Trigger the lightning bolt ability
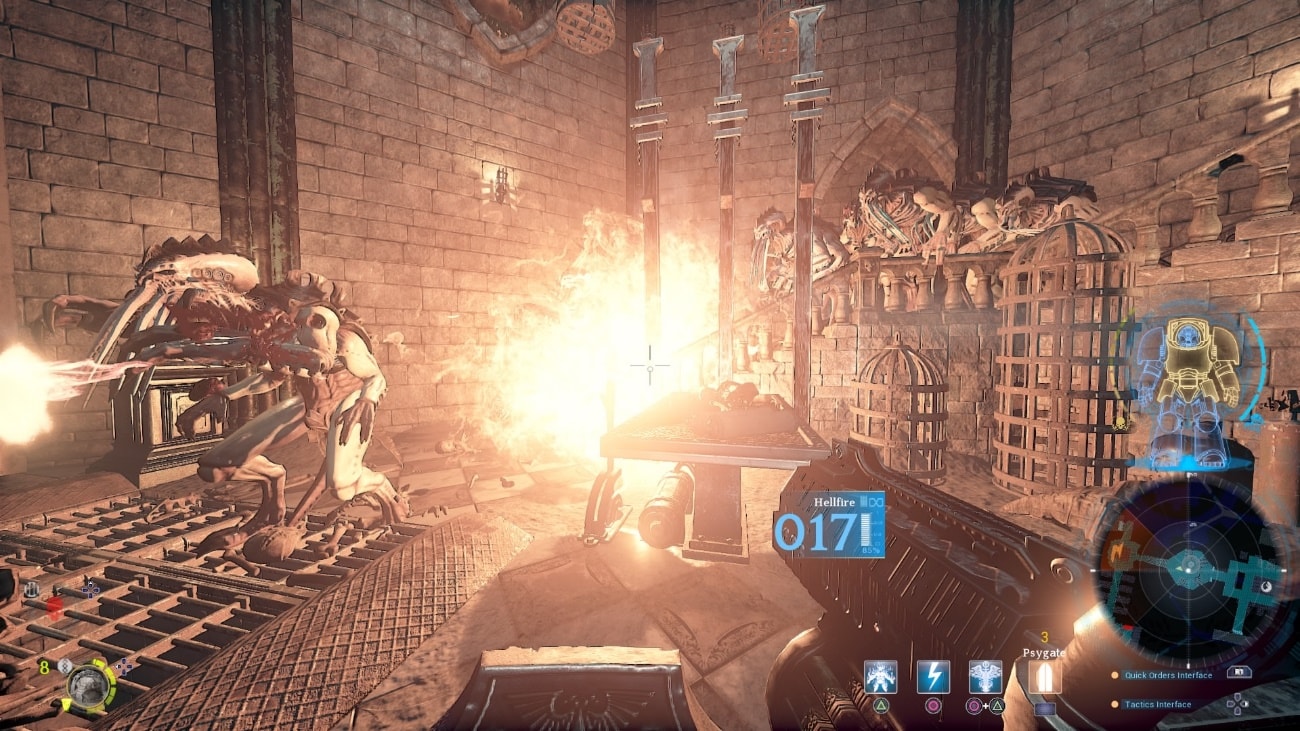The height and width of the screenshot is (731, 1300). tap(933, 677)
